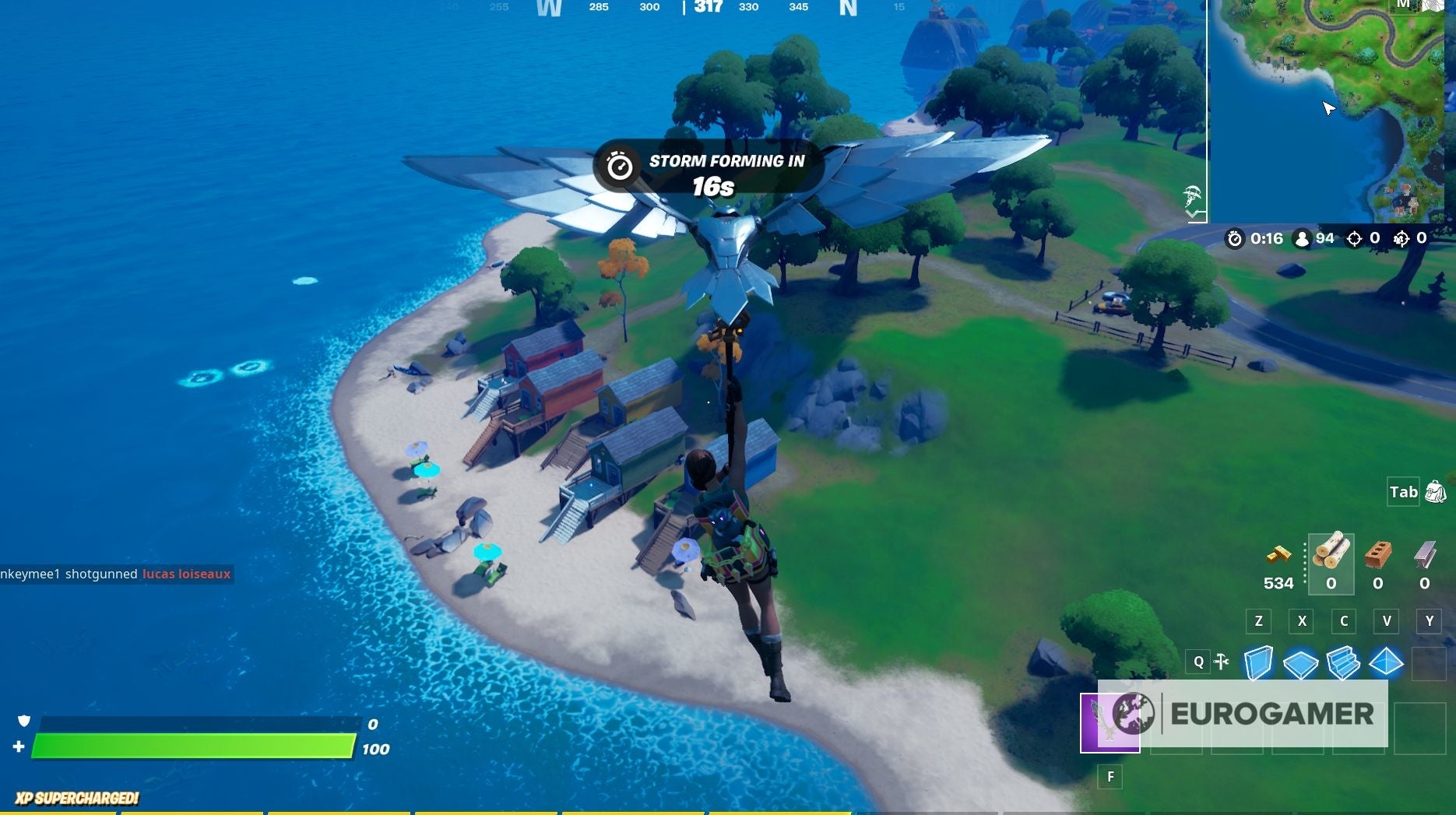Select the roof building piece icon
The width and height of the screenshot is (1456, 815).
point(1386,663)
